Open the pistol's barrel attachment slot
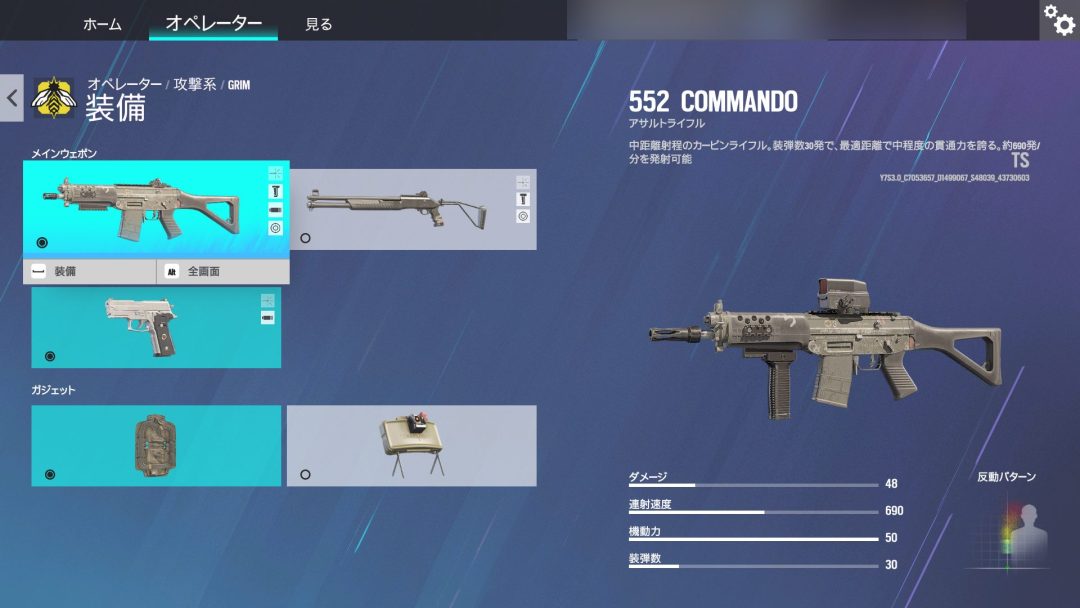 (x=268, y=318)
